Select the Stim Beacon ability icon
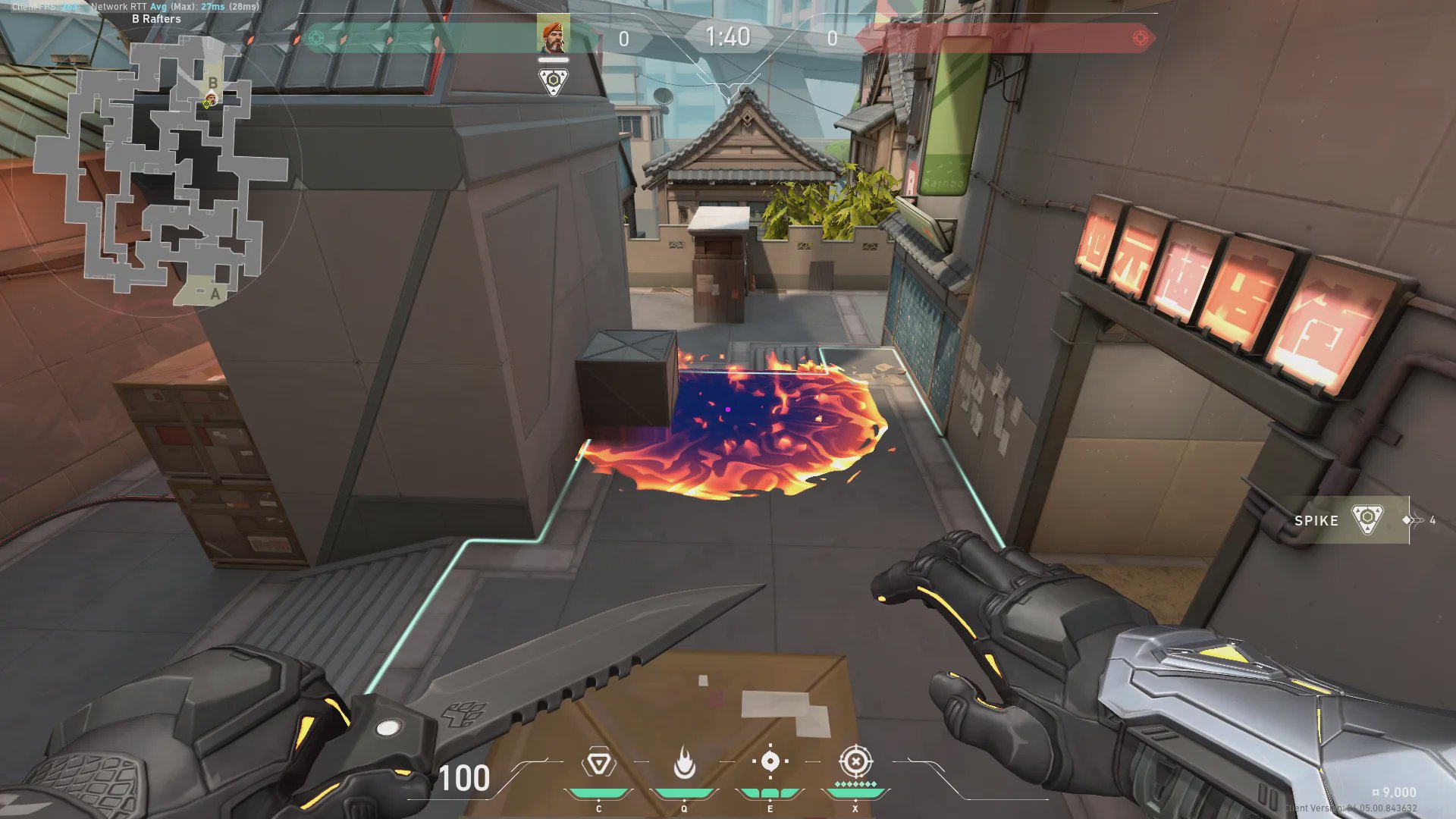The image size is (1456, 819). click(x=598, y=763)
